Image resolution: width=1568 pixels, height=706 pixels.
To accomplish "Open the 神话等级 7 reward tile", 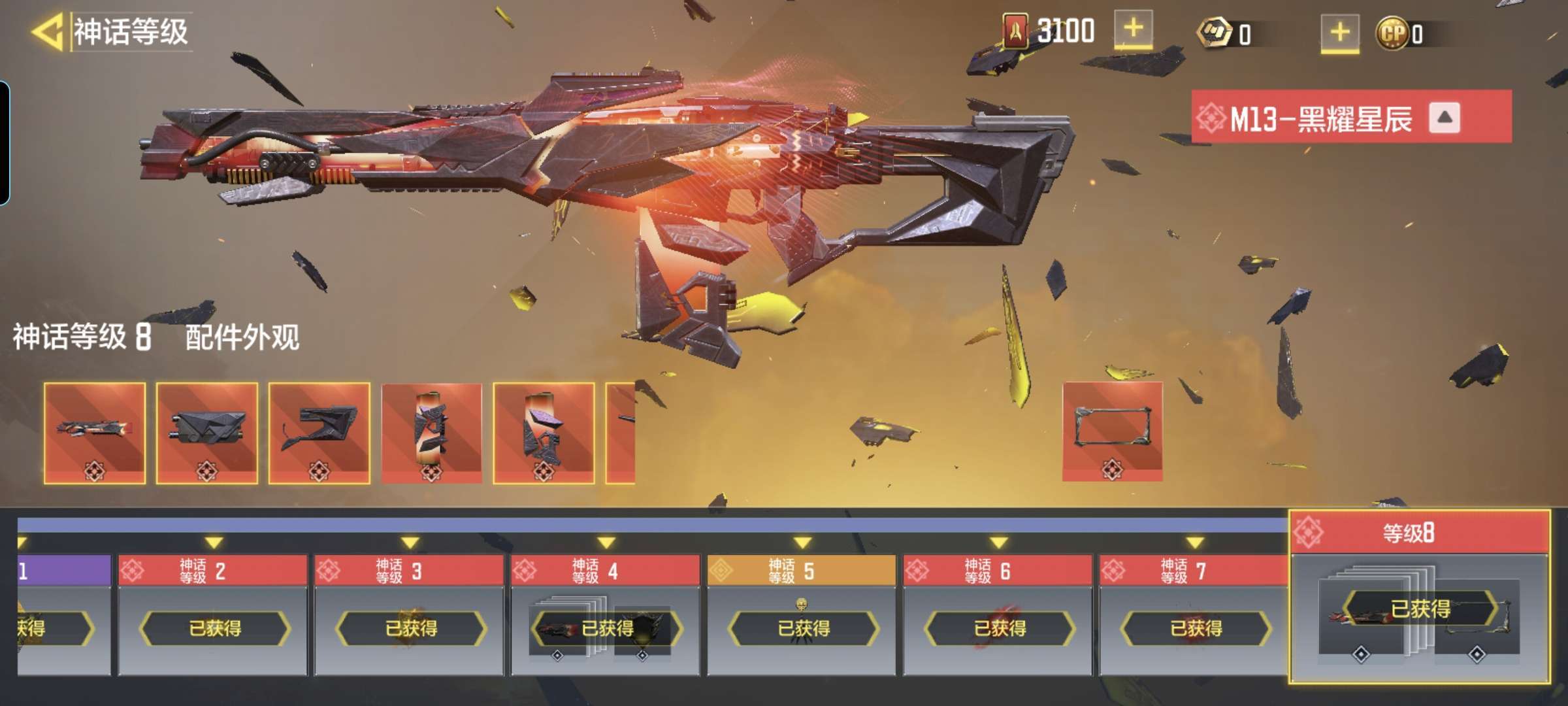I will (x=1194, y=614).
